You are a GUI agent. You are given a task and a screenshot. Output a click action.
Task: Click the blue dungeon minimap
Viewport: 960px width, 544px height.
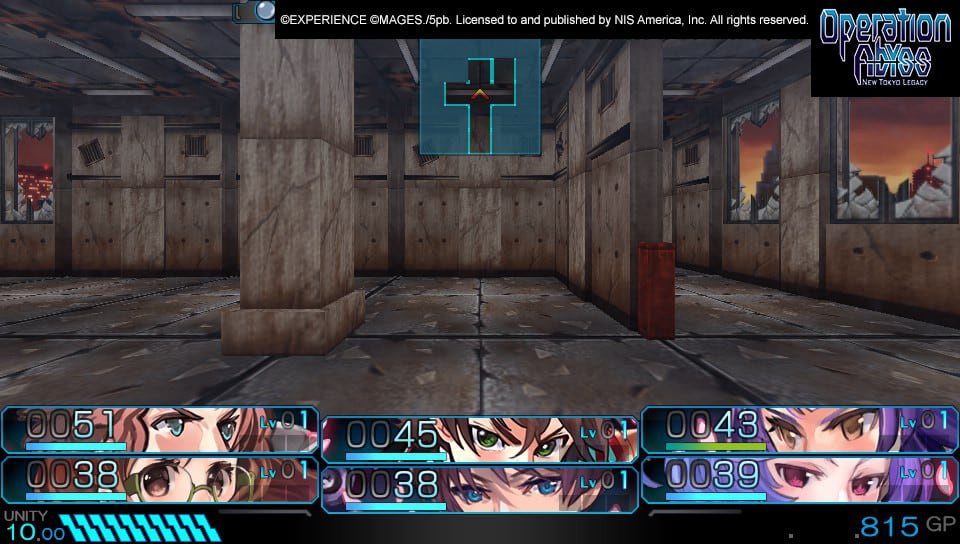pos(480,97)
